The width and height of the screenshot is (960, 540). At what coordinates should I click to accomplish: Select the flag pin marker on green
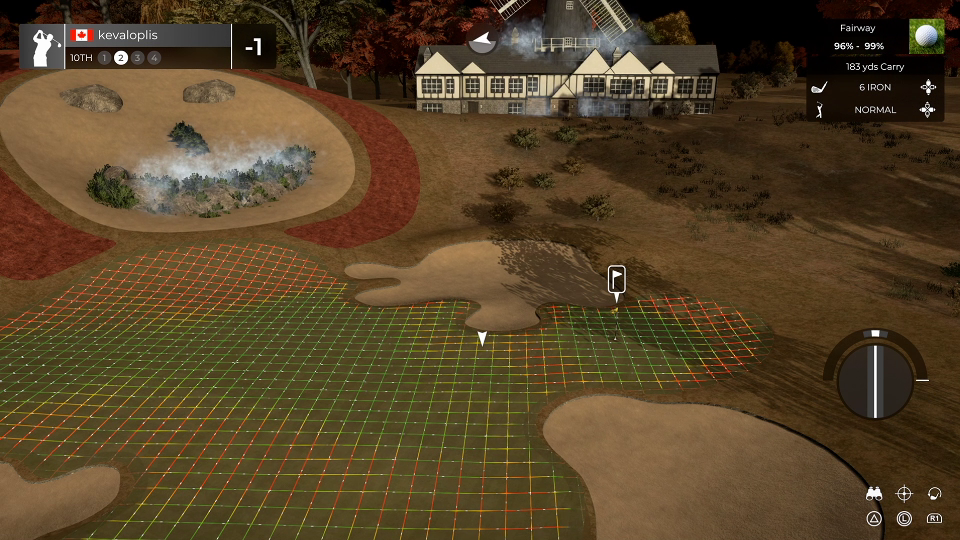point(617,279)
